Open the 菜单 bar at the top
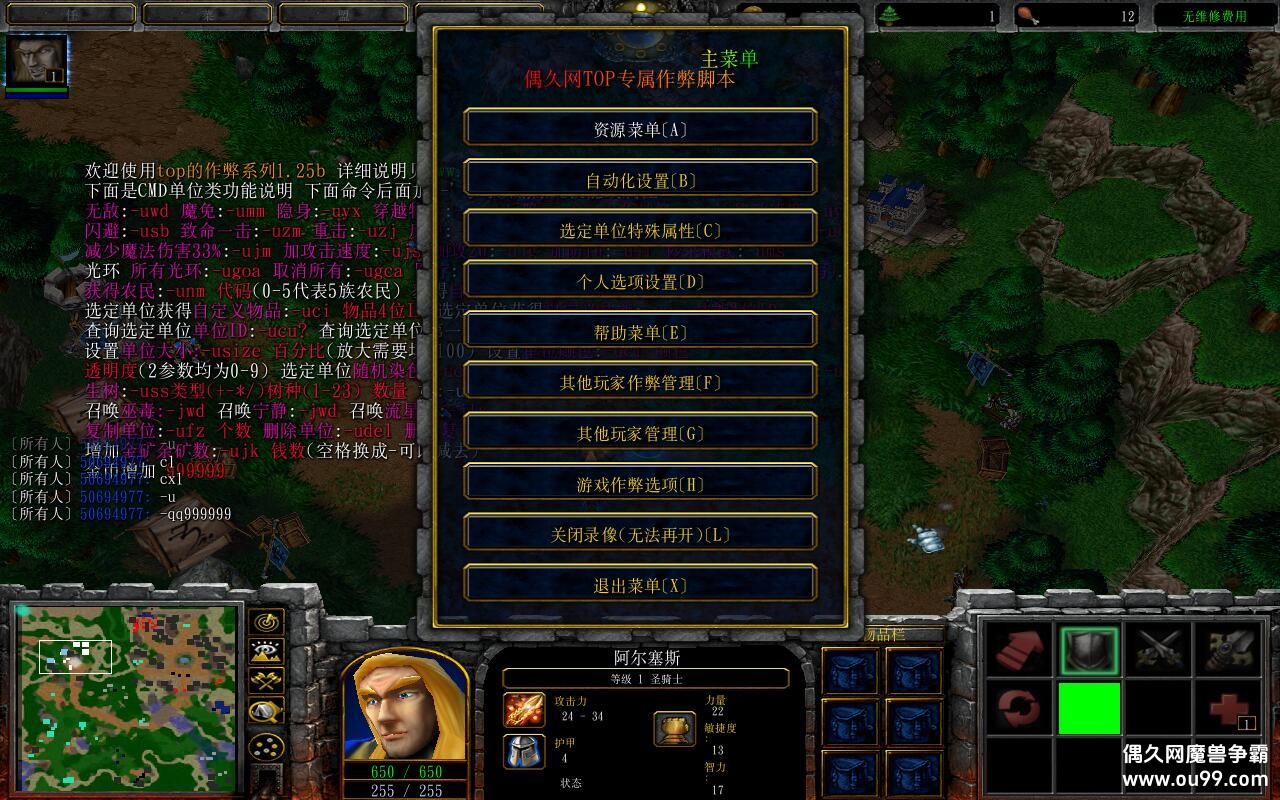 (x=205, y=14)
